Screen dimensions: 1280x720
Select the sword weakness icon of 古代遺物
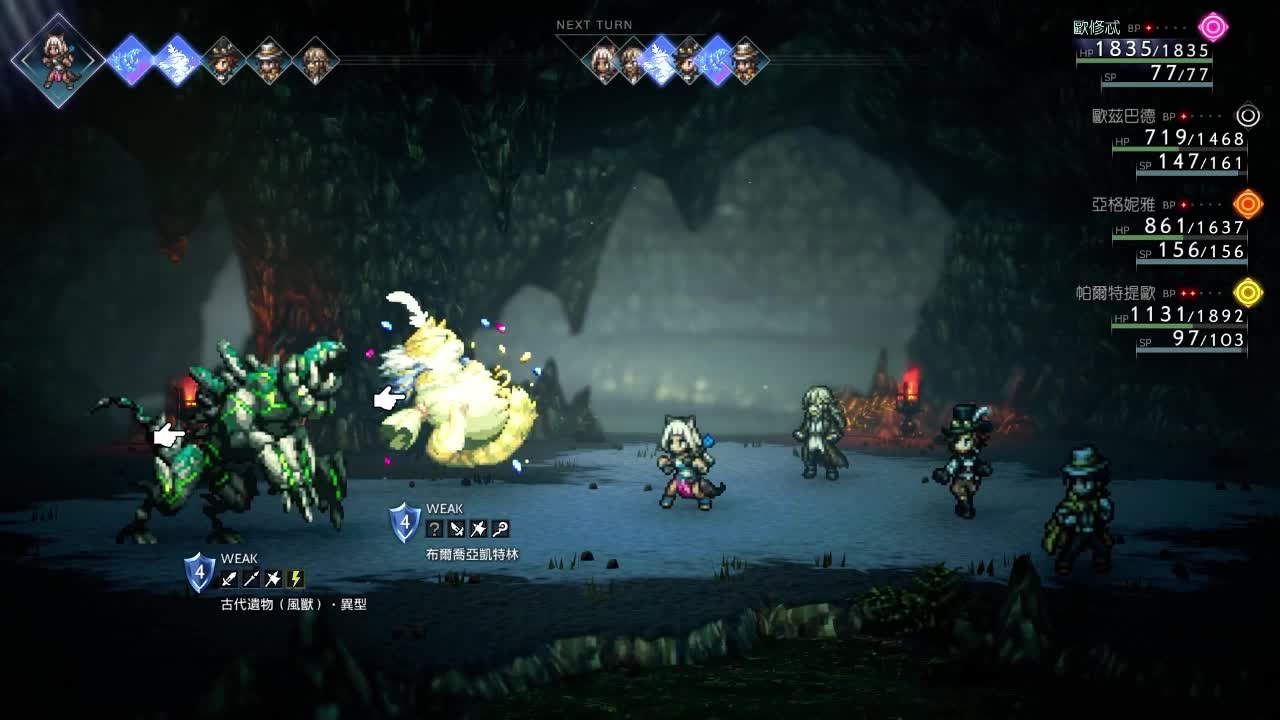tap(229, 579)
